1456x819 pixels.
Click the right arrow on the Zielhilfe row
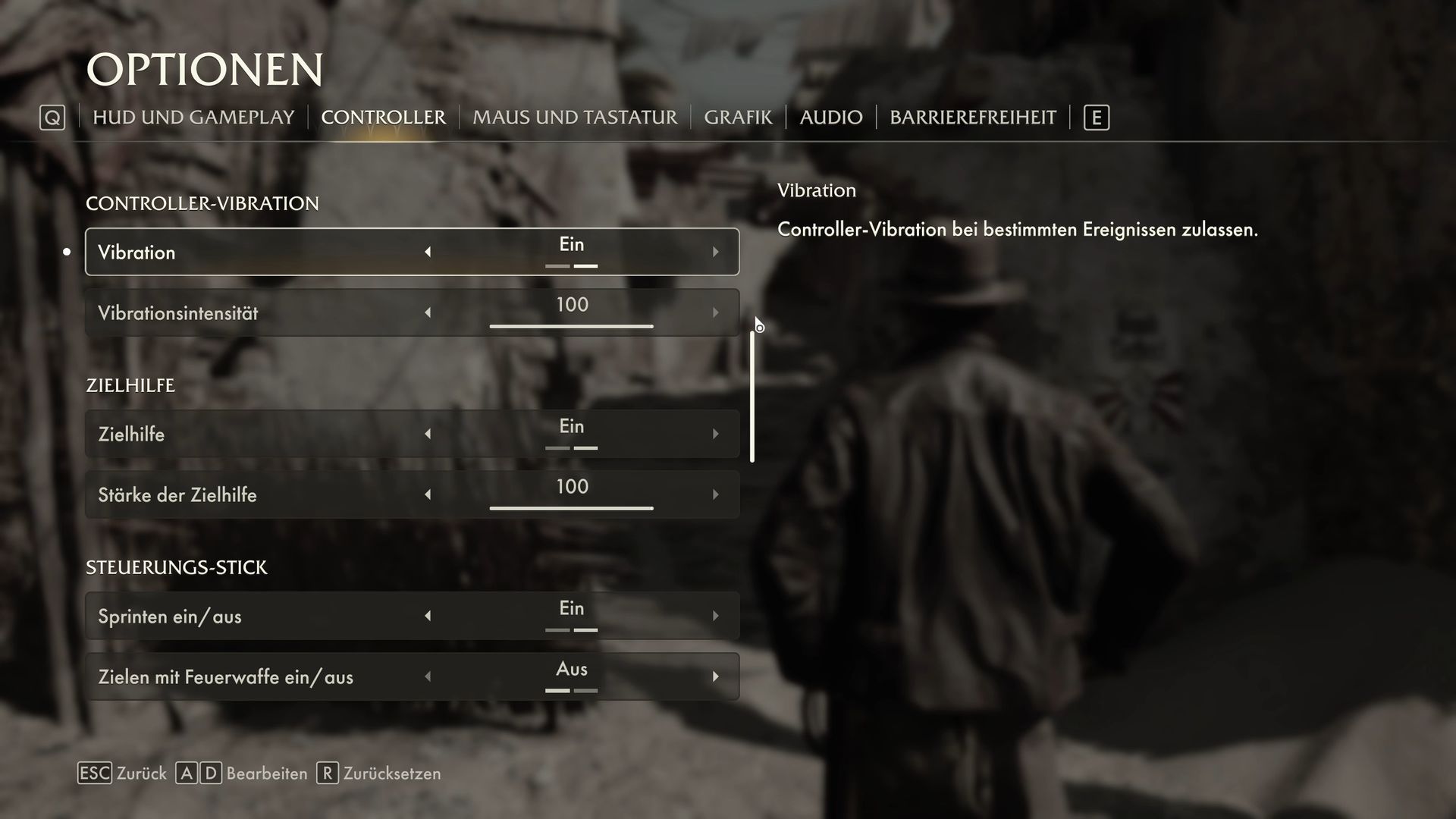[x=715, y=434]
